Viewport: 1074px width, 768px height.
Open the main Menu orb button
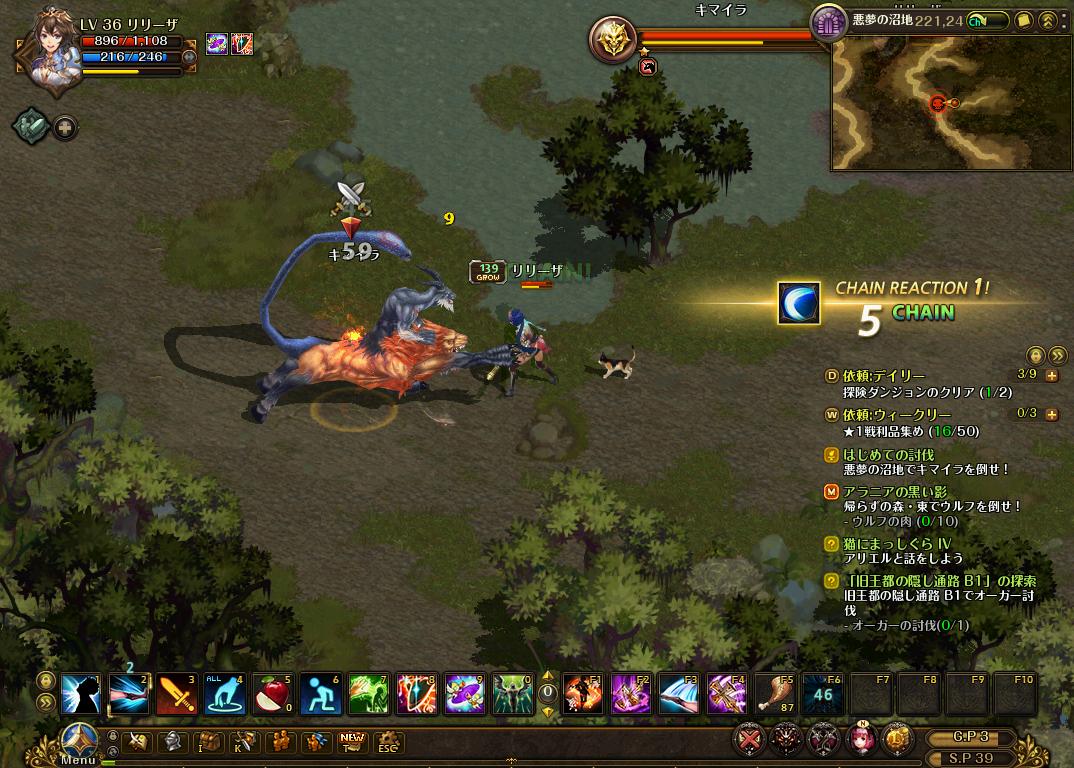(78, 741)
